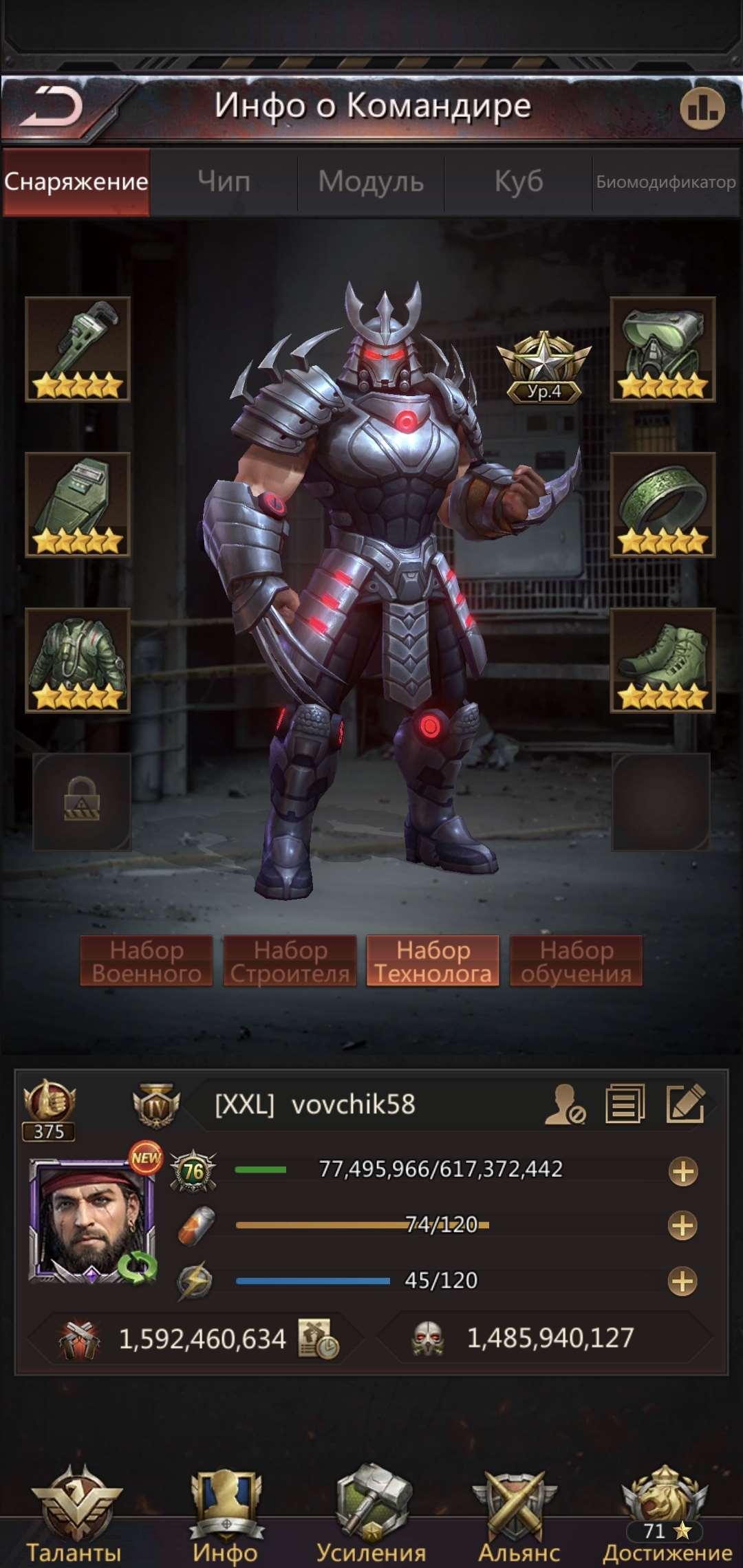Image resolution: width=743 pixels, height=1568 pixels.
Task: Switch to the Чип tab
Action: pyautogui.click(x=224, y=182)
